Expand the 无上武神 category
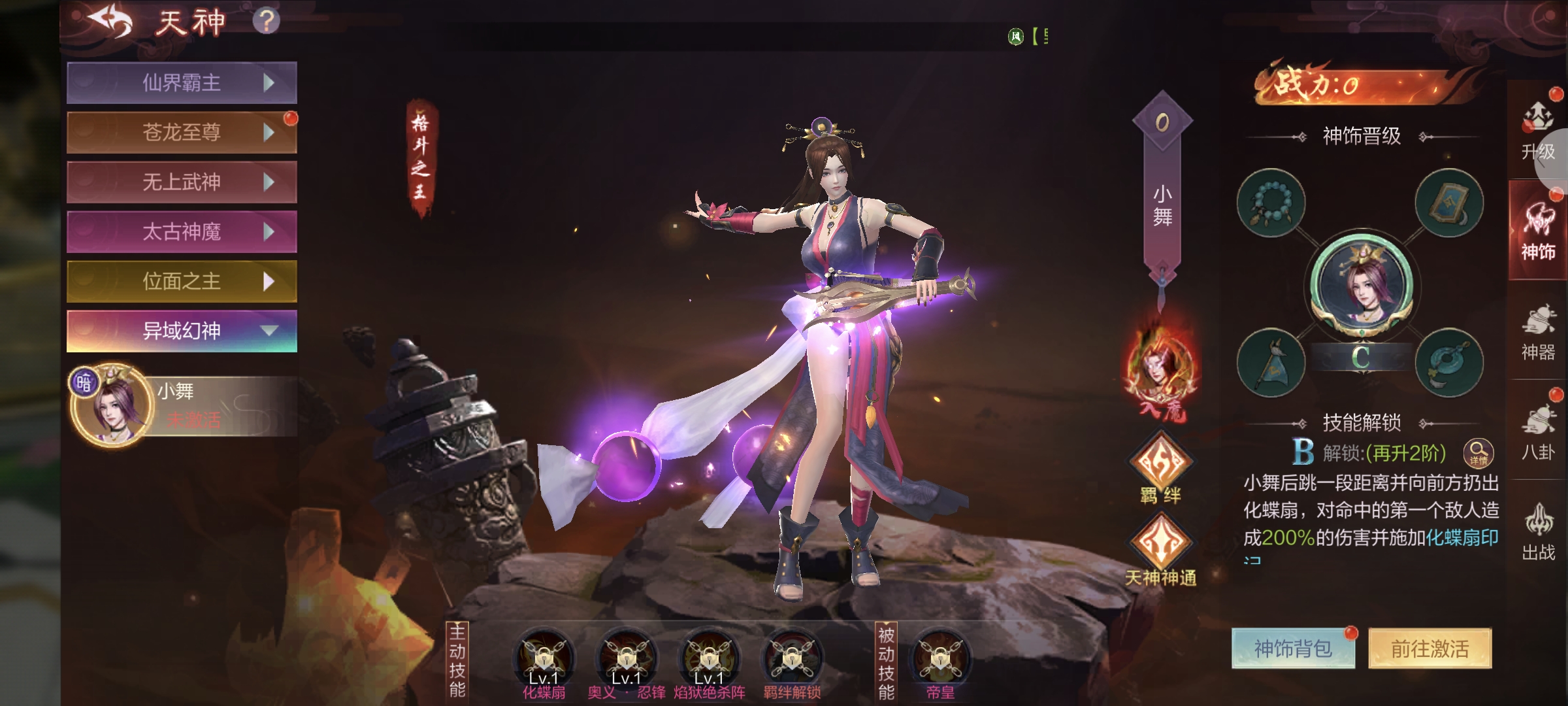 (182, 182)
